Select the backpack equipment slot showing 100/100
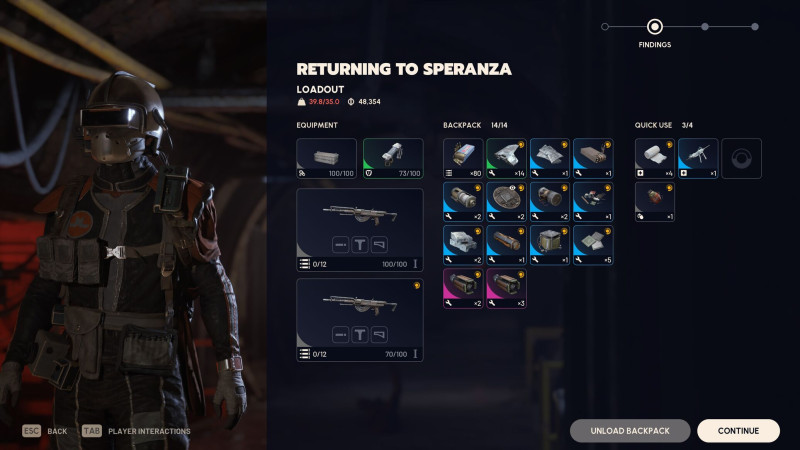The width and height of the screenshot is (800, 450). point(326,158)
